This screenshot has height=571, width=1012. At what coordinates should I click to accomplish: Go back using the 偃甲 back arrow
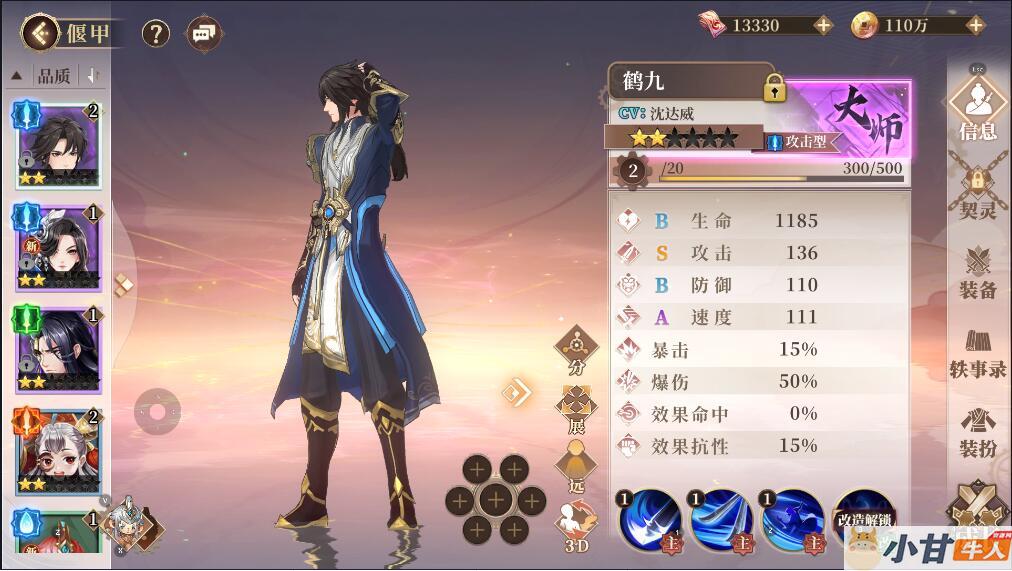(x=40, y=33)
